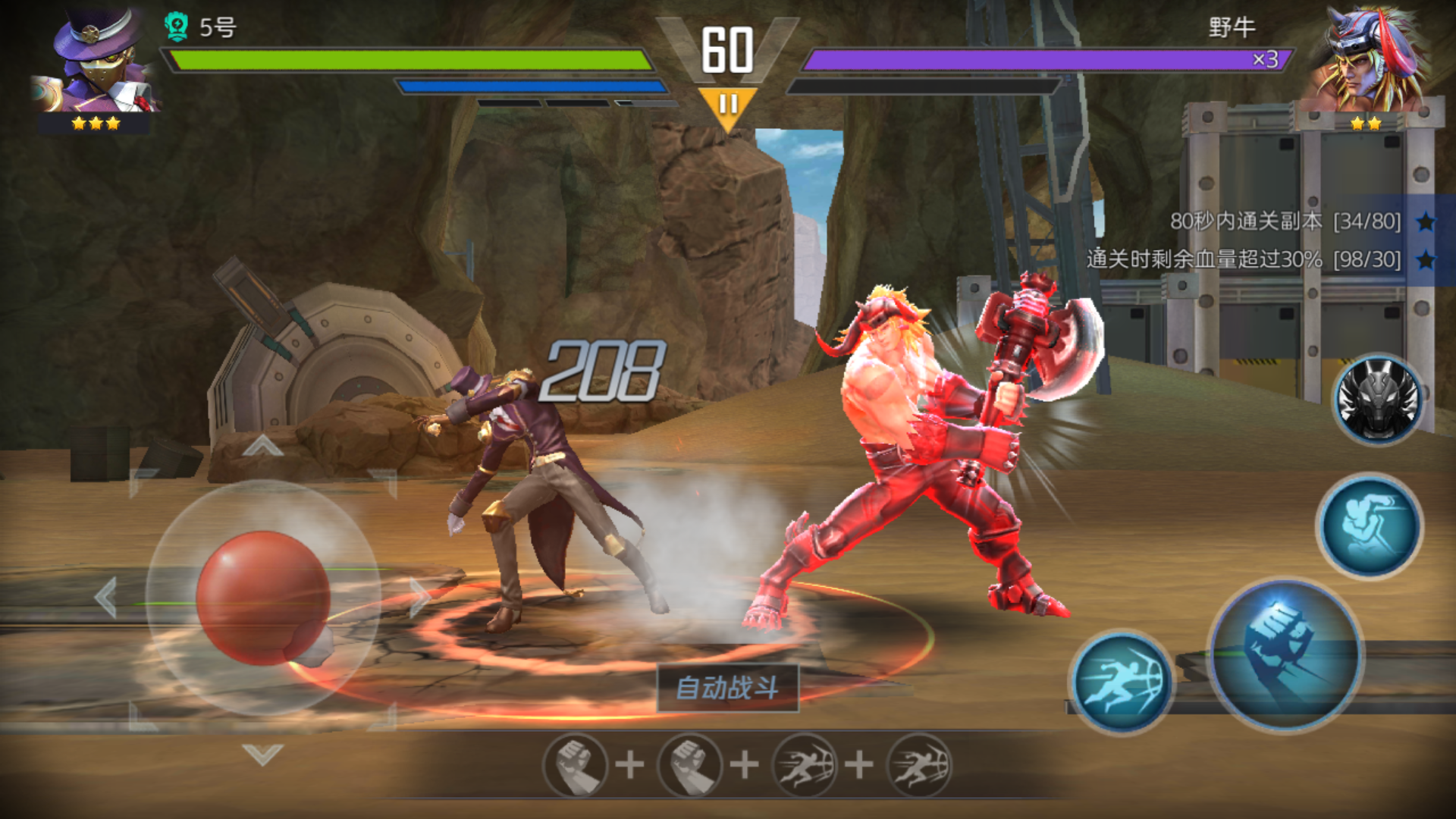This screenshot has height=819, width=1456.
Task: Select the 80秒内通关副本 star objective
Action: point(1285,221)
